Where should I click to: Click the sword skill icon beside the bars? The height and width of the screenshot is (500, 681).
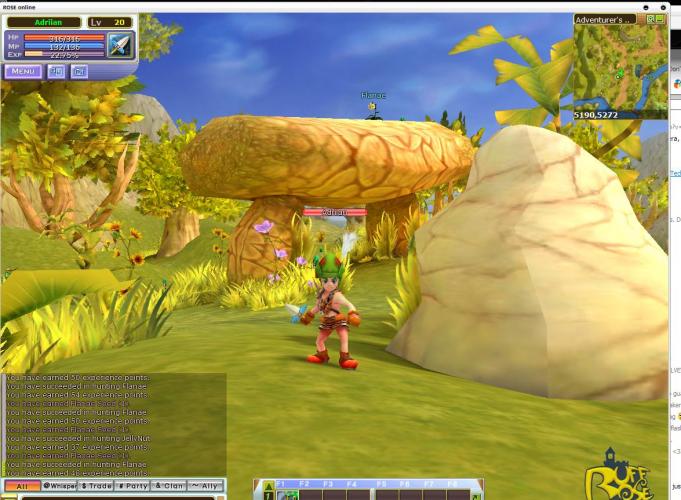coord(120,45)
